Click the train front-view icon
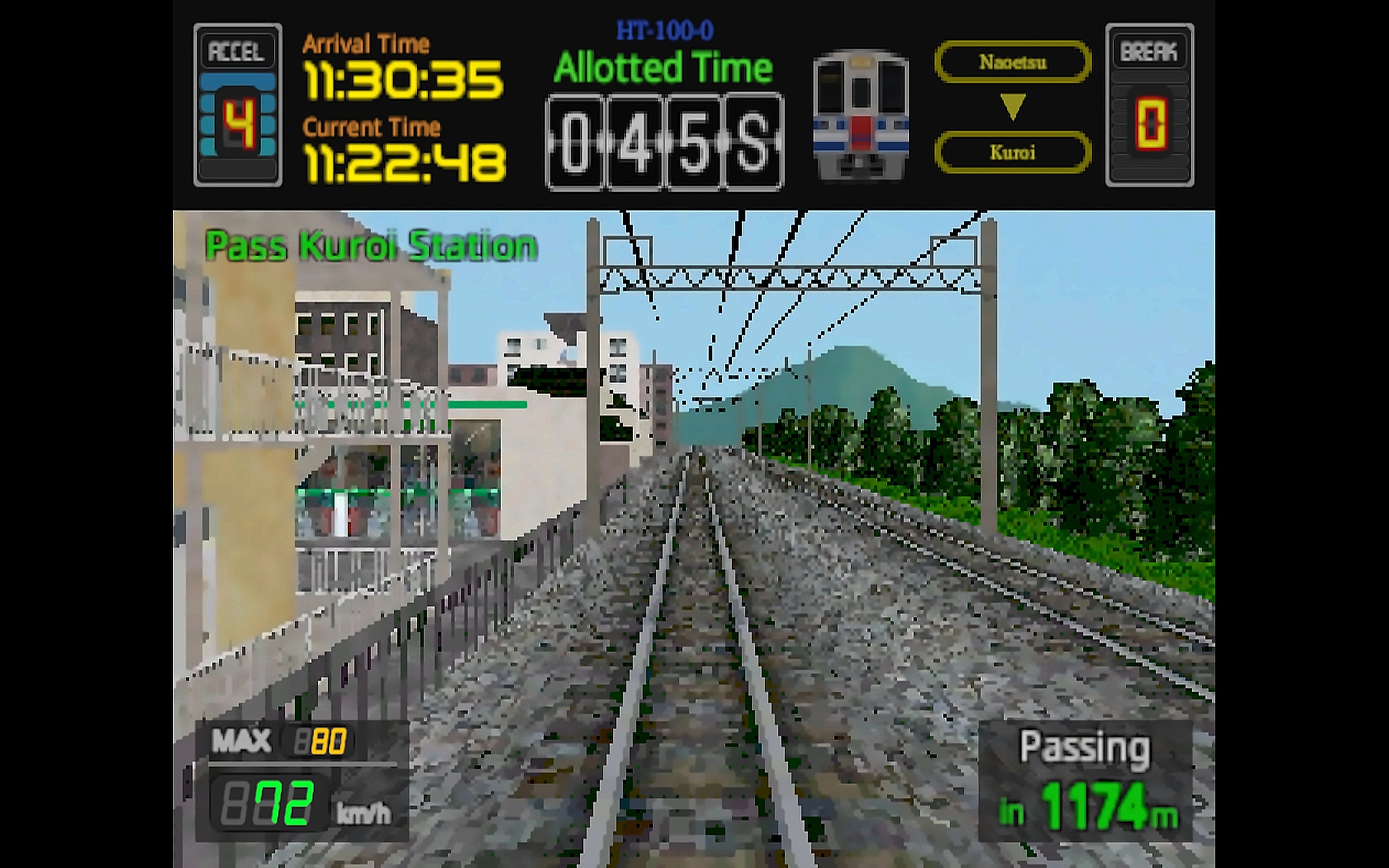The height and width of the screenshot is (868, 1389). 861,115
